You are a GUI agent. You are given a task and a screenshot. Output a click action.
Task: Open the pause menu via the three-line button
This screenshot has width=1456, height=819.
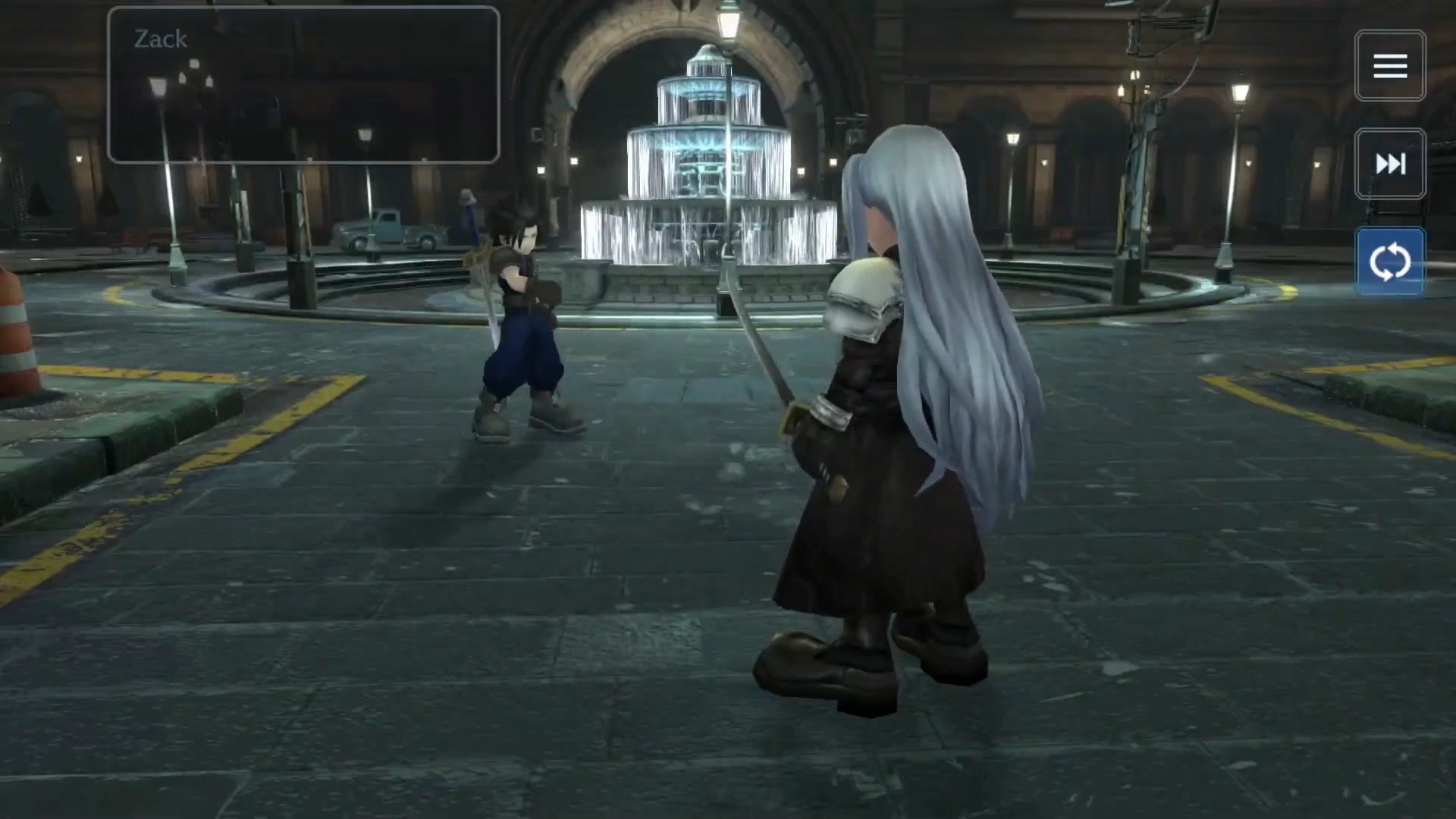pyautogui.click(x=1390, y=65)
